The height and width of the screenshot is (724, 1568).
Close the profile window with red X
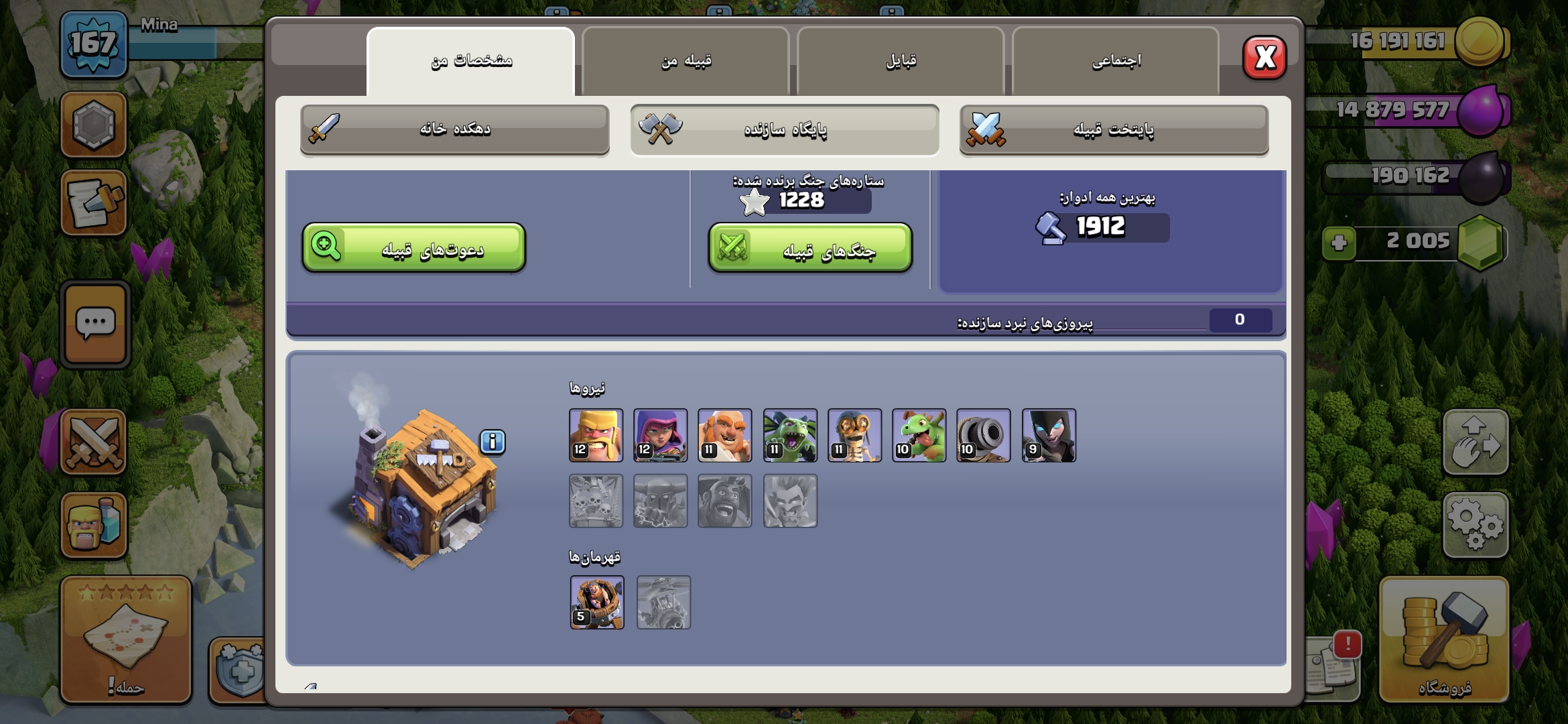click(x=1264, y=58)
